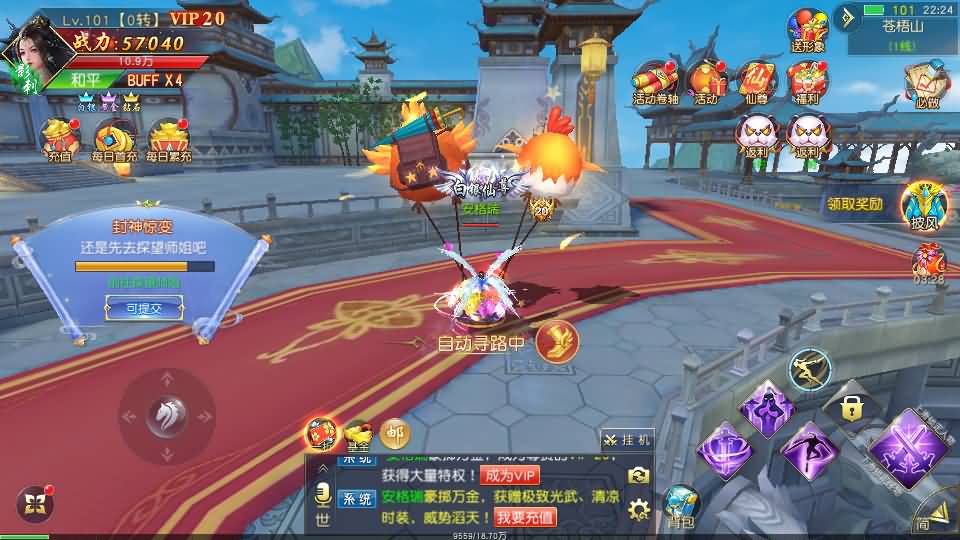Open the 披风 cloak icon
960x540 pixels.
coord(923,205)
